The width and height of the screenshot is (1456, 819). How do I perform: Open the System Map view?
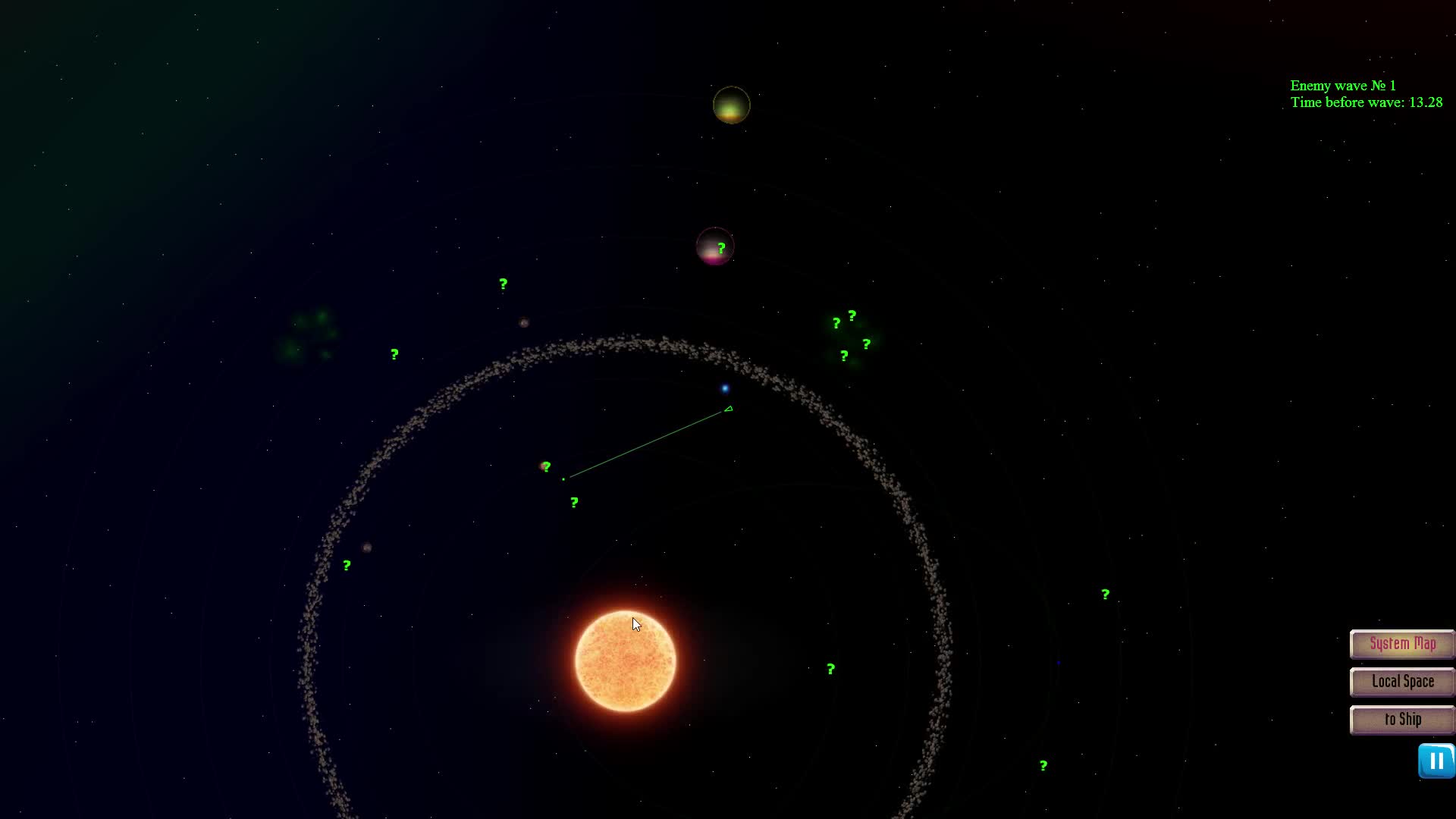(1401, 644)
